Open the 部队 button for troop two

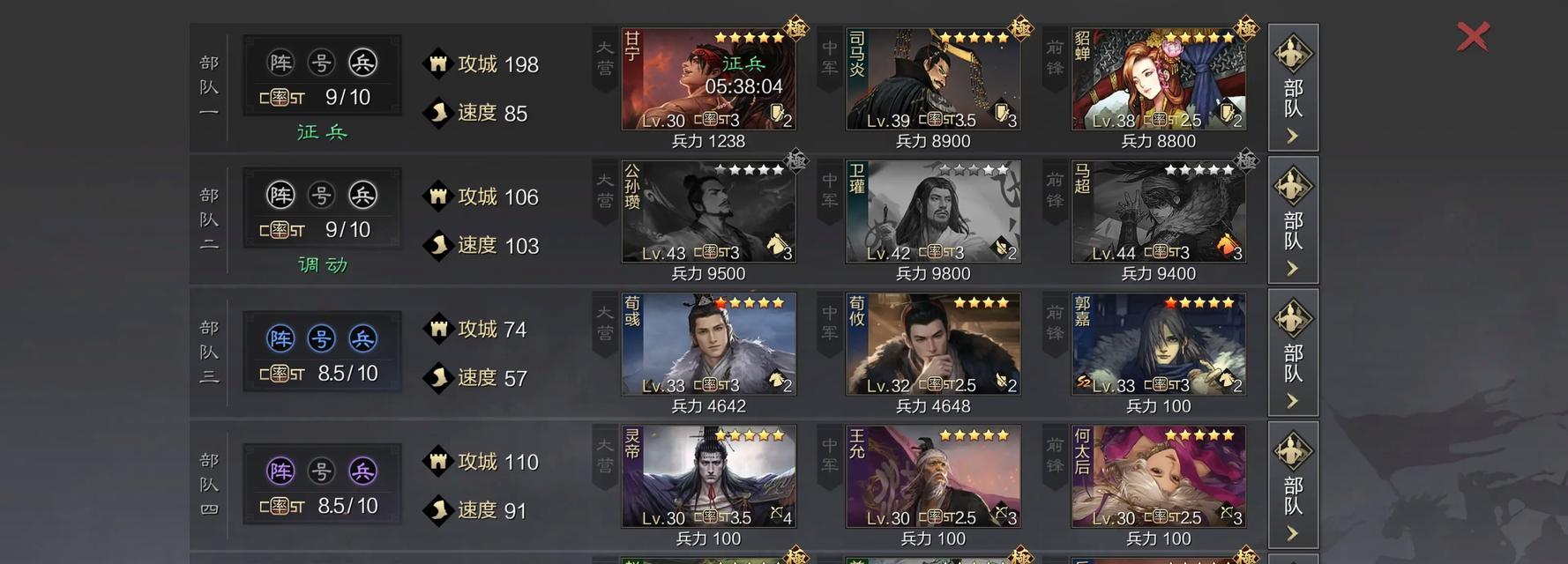tap(1293, 220)
